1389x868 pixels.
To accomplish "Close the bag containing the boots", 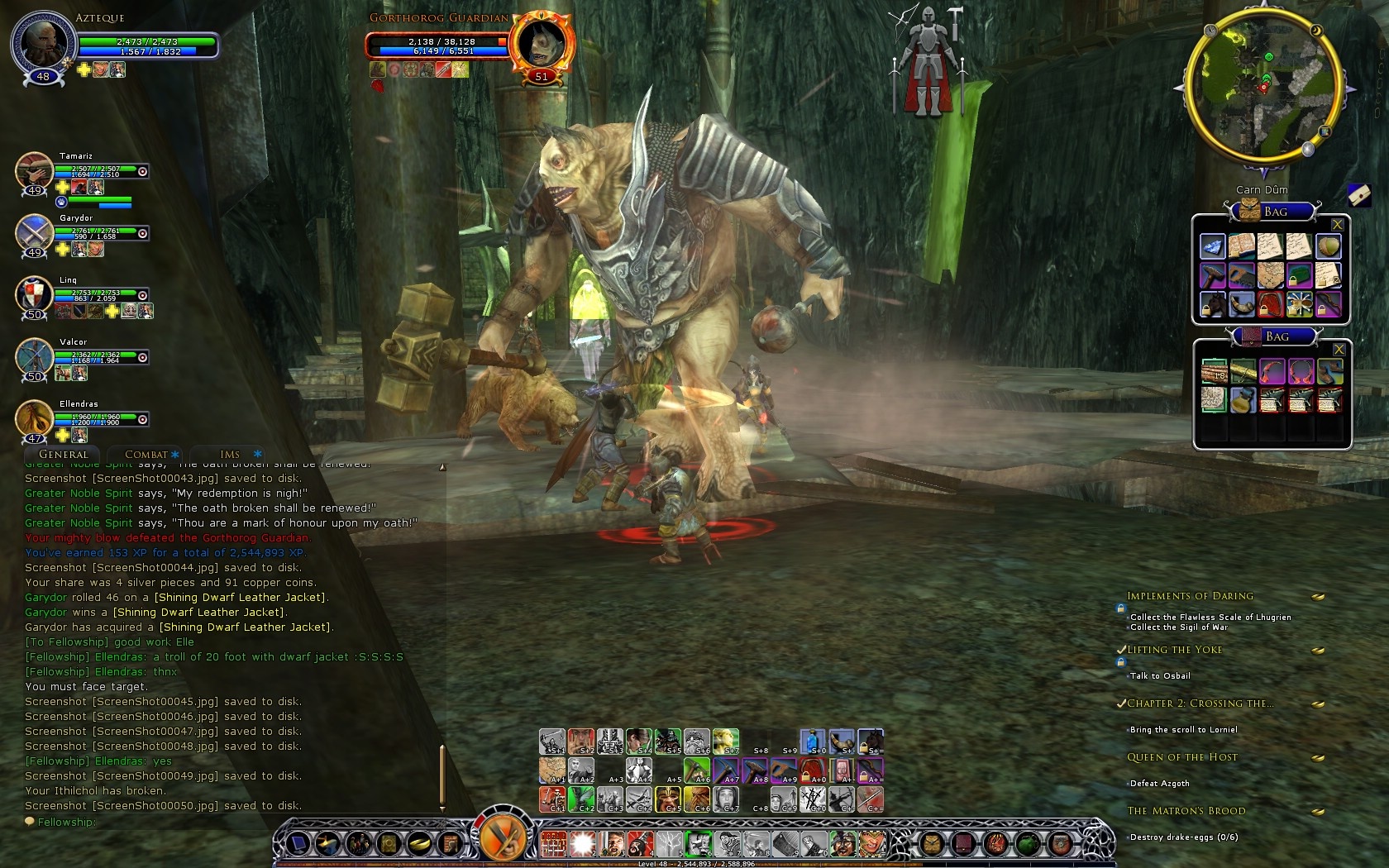I will point(1339,350).
